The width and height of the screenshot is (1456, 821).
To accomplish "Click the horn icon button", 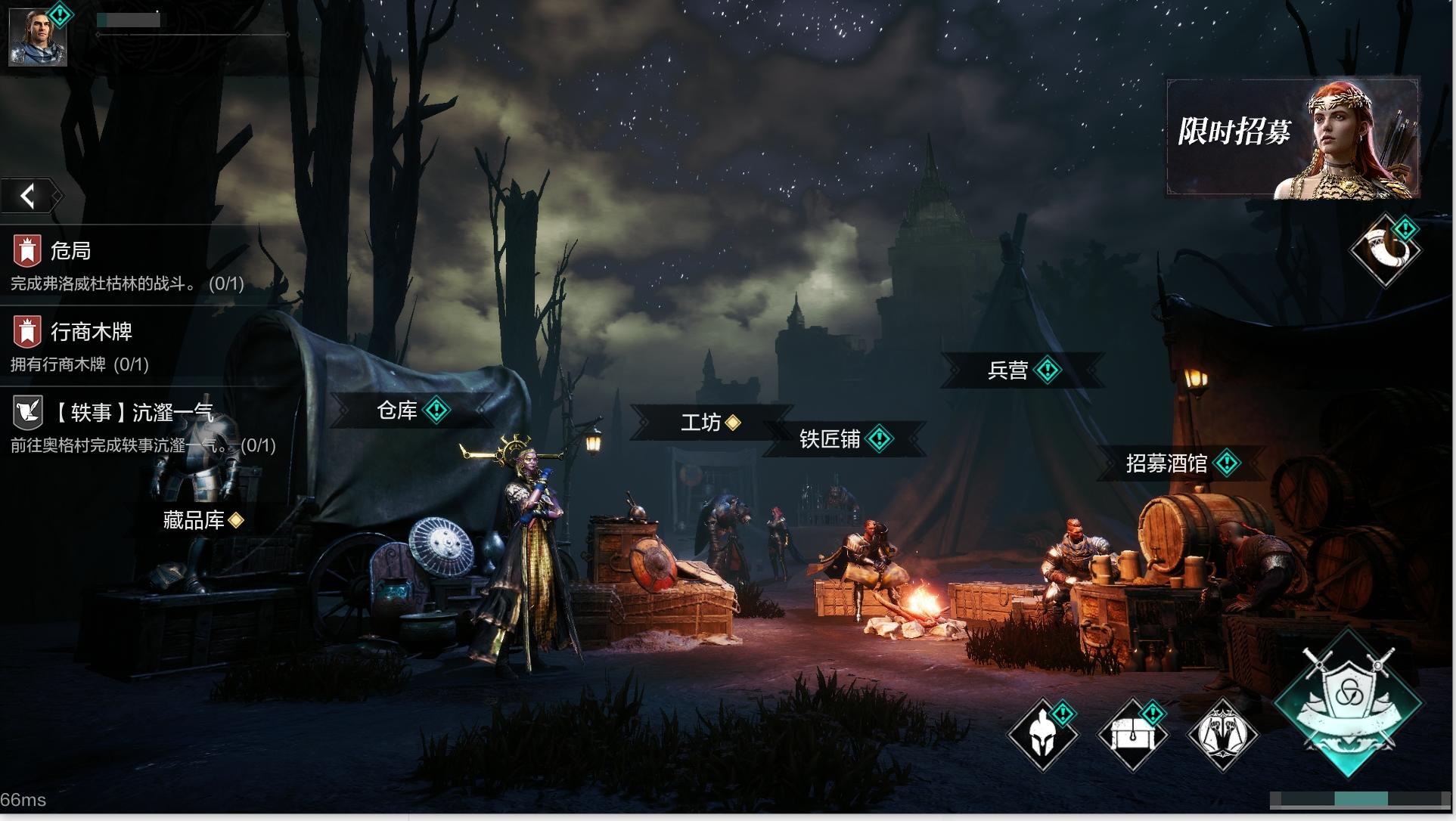I will [x=1386, y=251].
